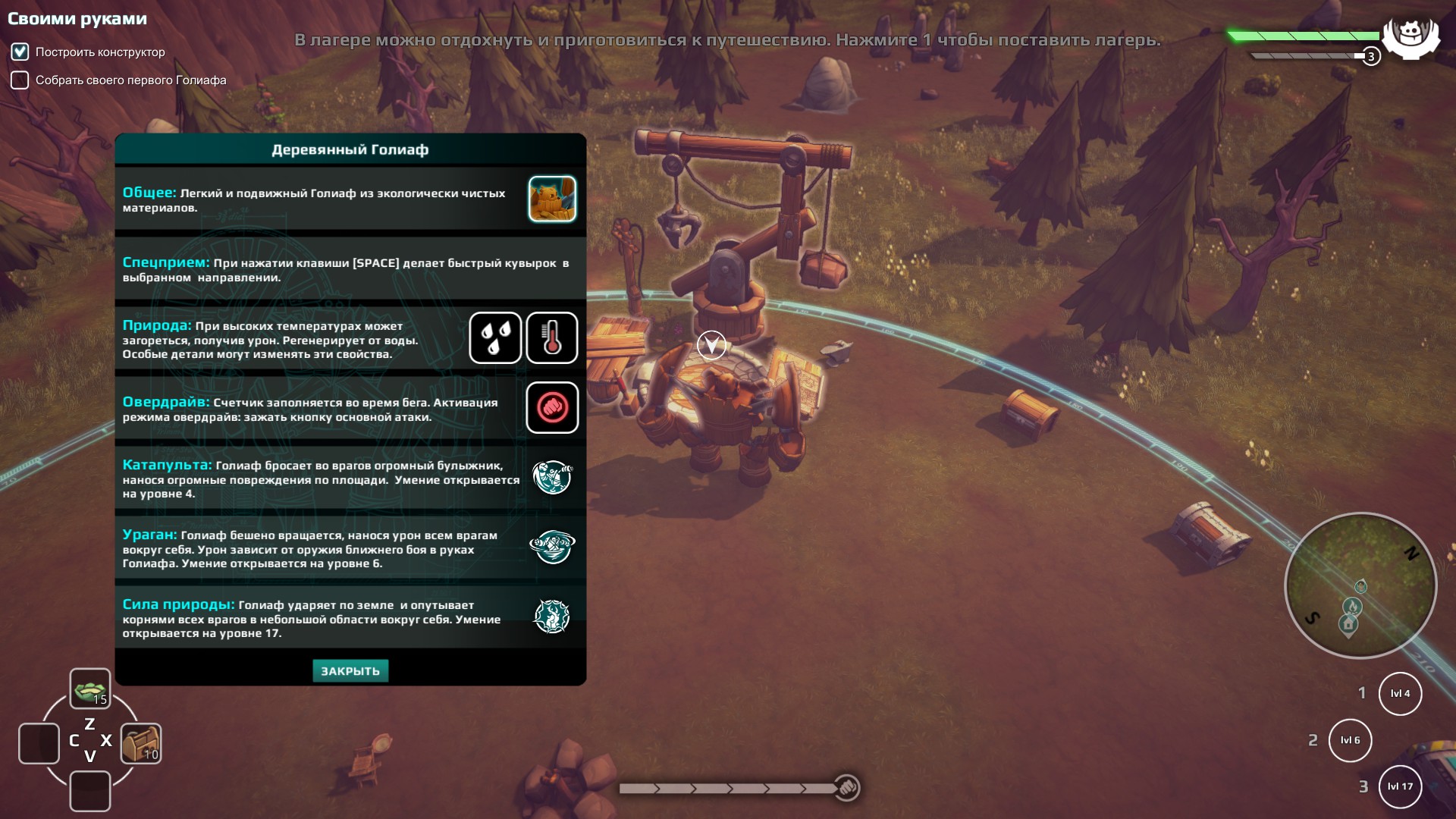The image size is (1456, 819).
Task: Toggle the Построить конструктор objective checkbox
Action: [20, 52]
